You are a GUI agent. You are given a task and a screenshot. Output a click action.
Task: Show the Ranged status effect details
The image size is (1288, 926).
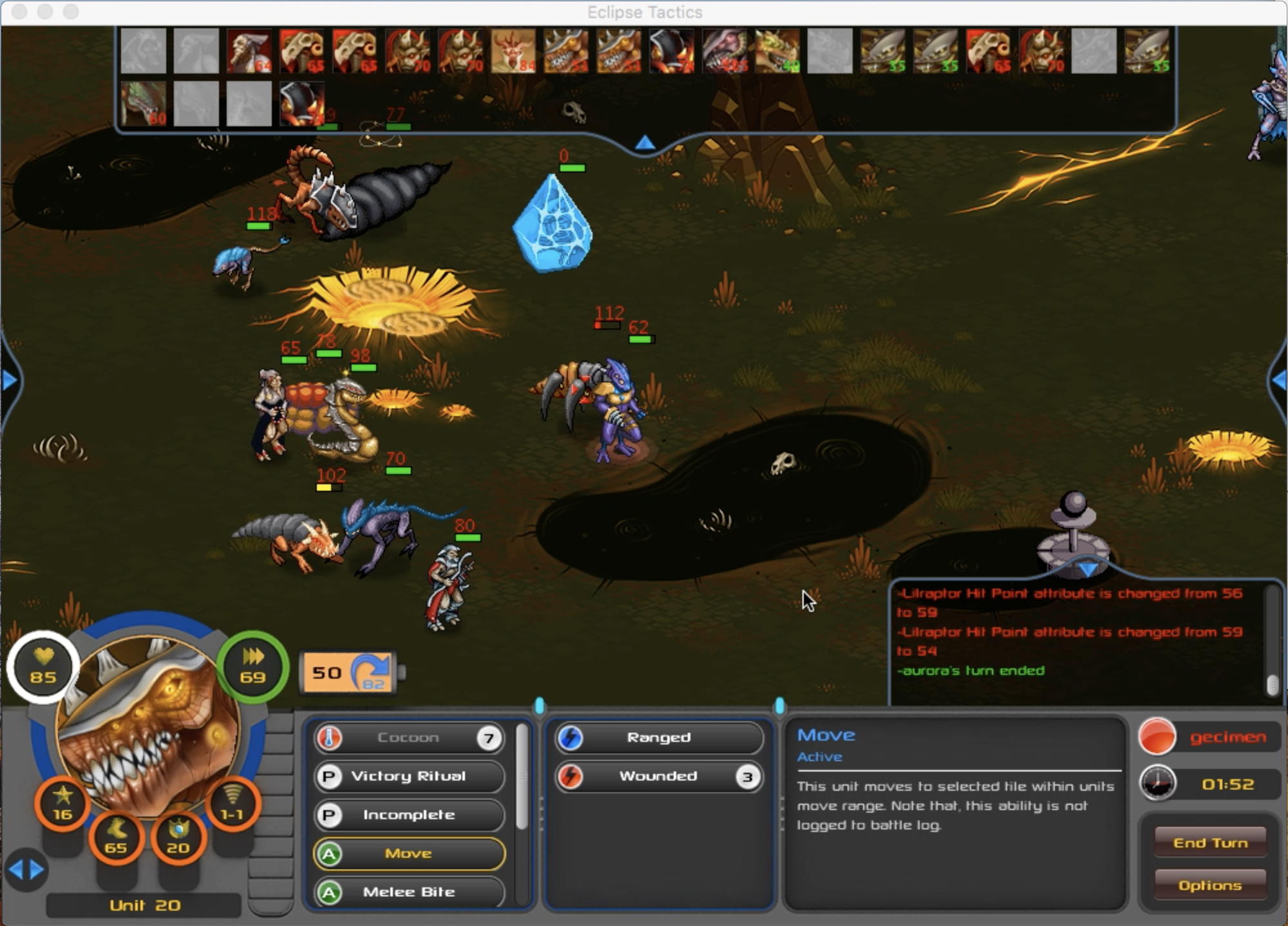[658, 737]
